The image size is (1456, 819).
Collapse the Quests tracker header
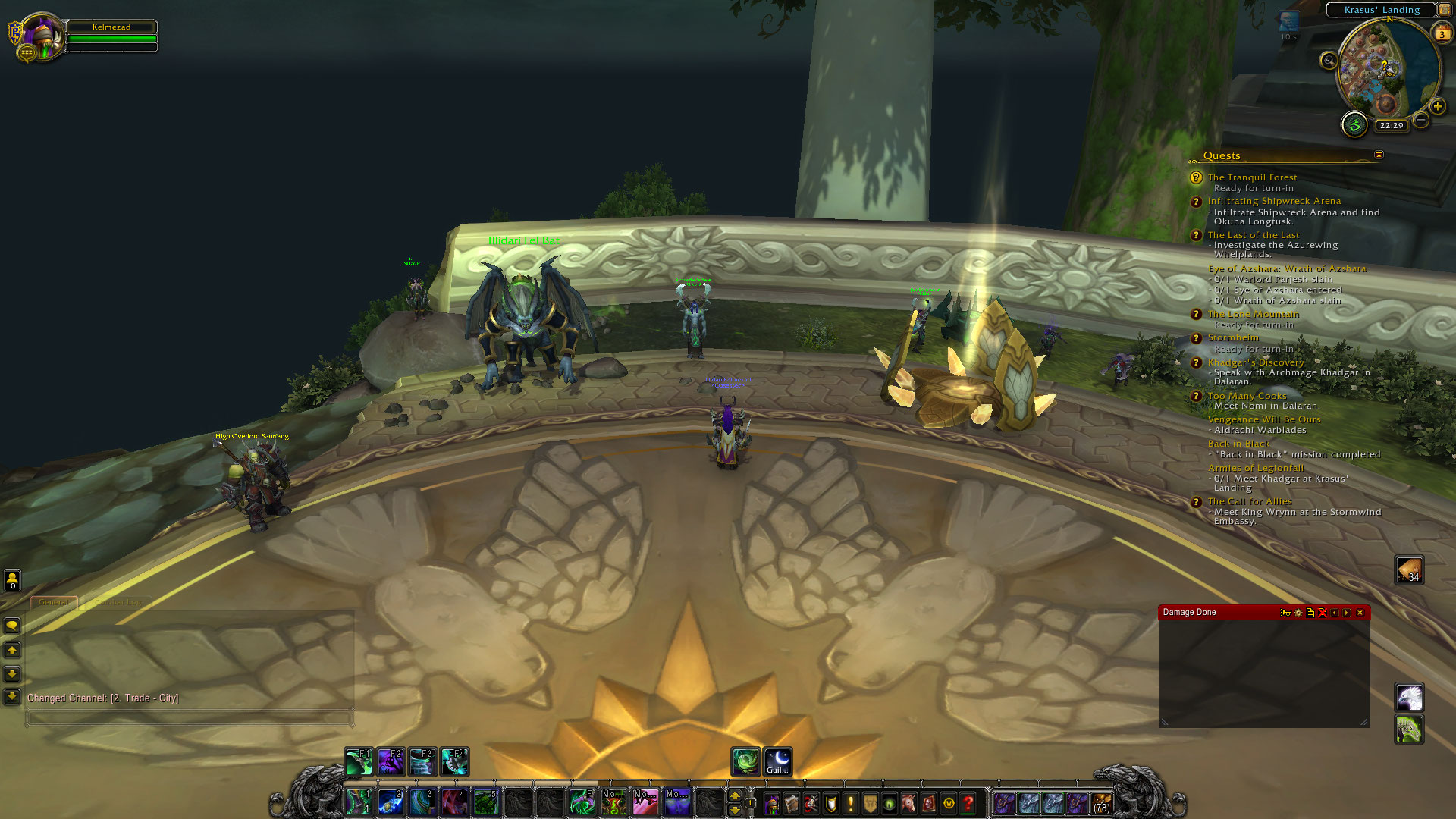pyautogui.click(x=1379, y=155)
